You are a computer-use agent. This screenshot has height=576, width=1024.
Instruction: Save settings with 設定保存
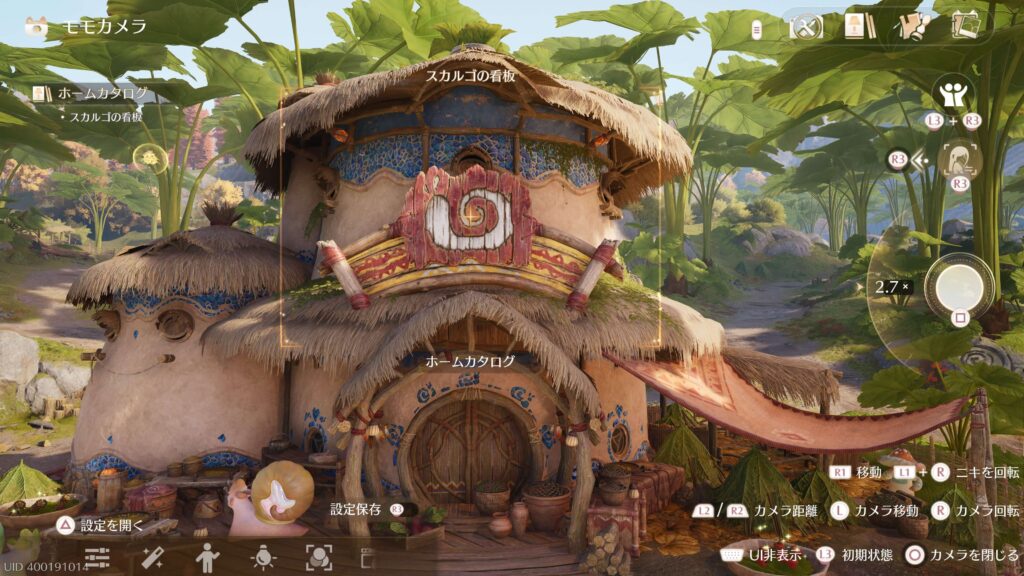(366, 509)
